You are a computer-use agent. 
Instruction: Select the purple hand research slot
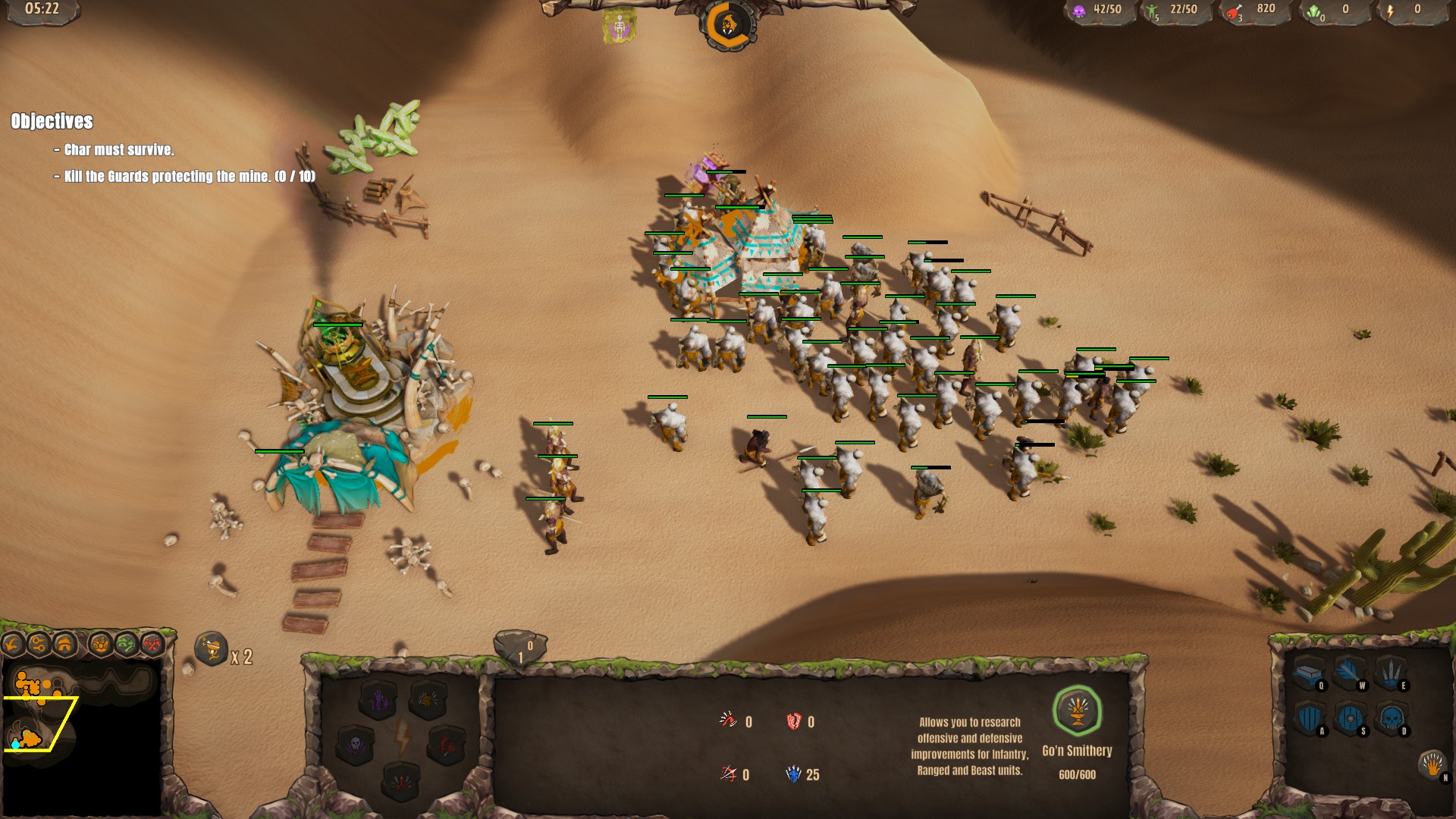(378, 698)
